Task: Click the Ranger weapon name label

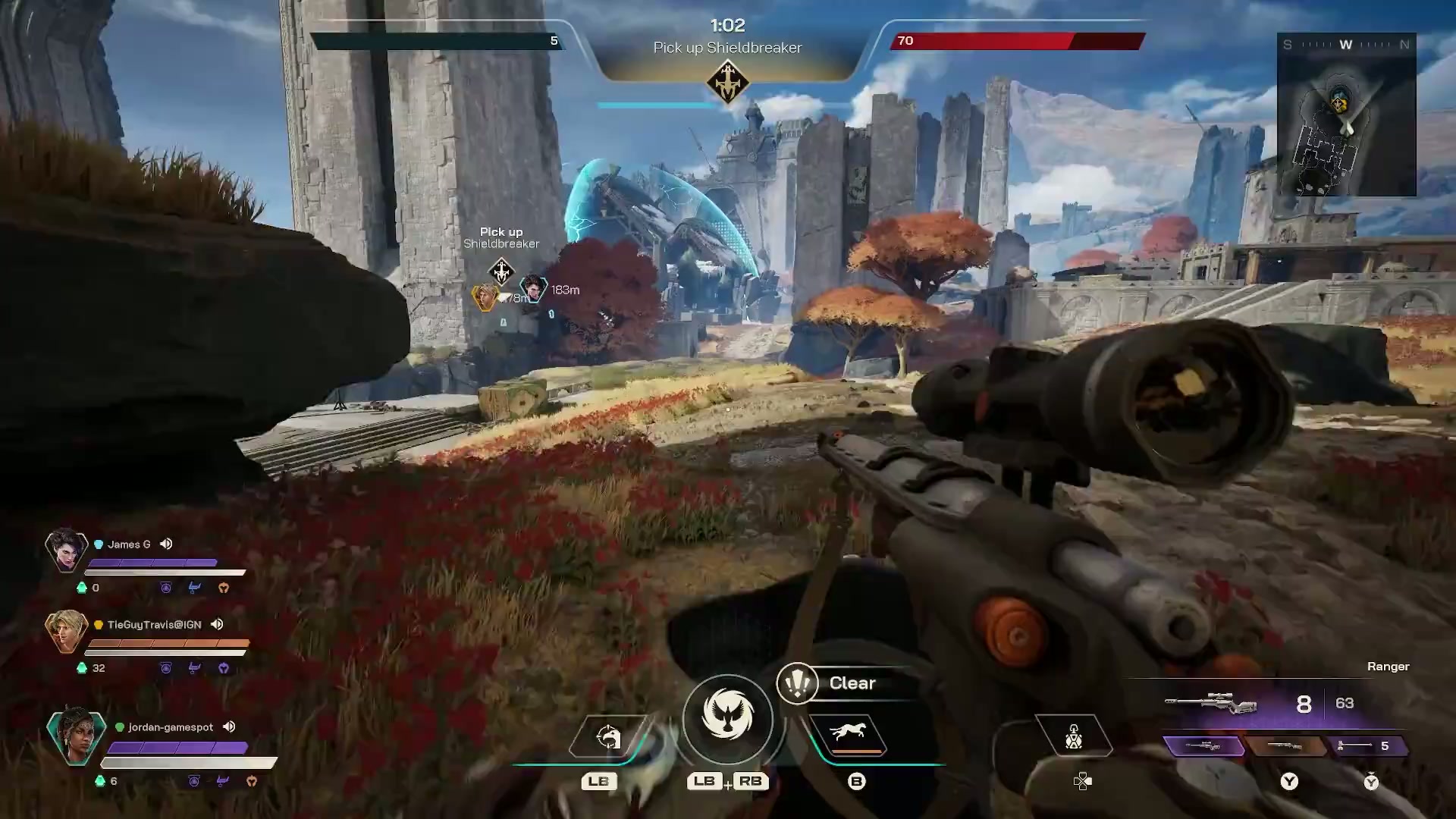Action: pos(1388,666)
